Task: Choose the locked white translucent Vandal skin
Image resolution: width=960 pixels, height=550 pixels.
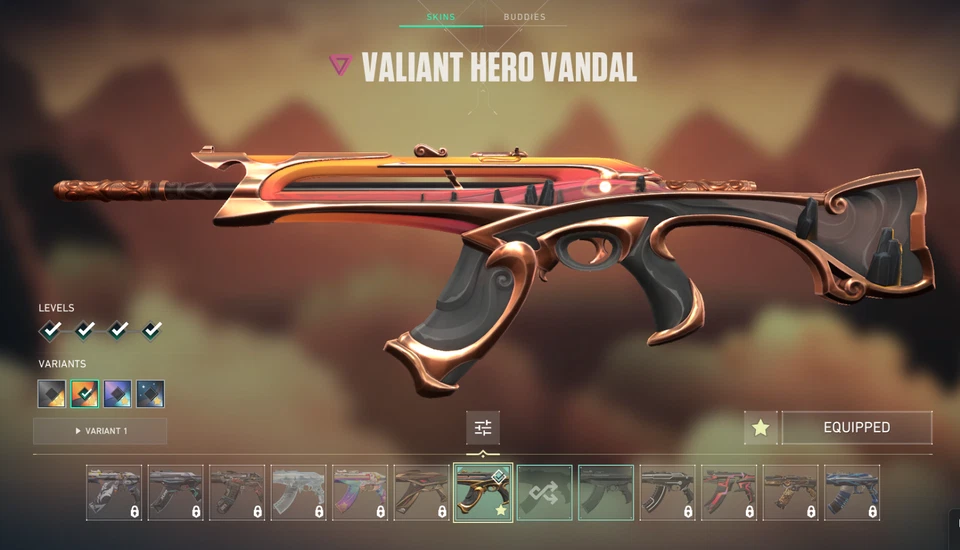Action: [x=298, y=492]
